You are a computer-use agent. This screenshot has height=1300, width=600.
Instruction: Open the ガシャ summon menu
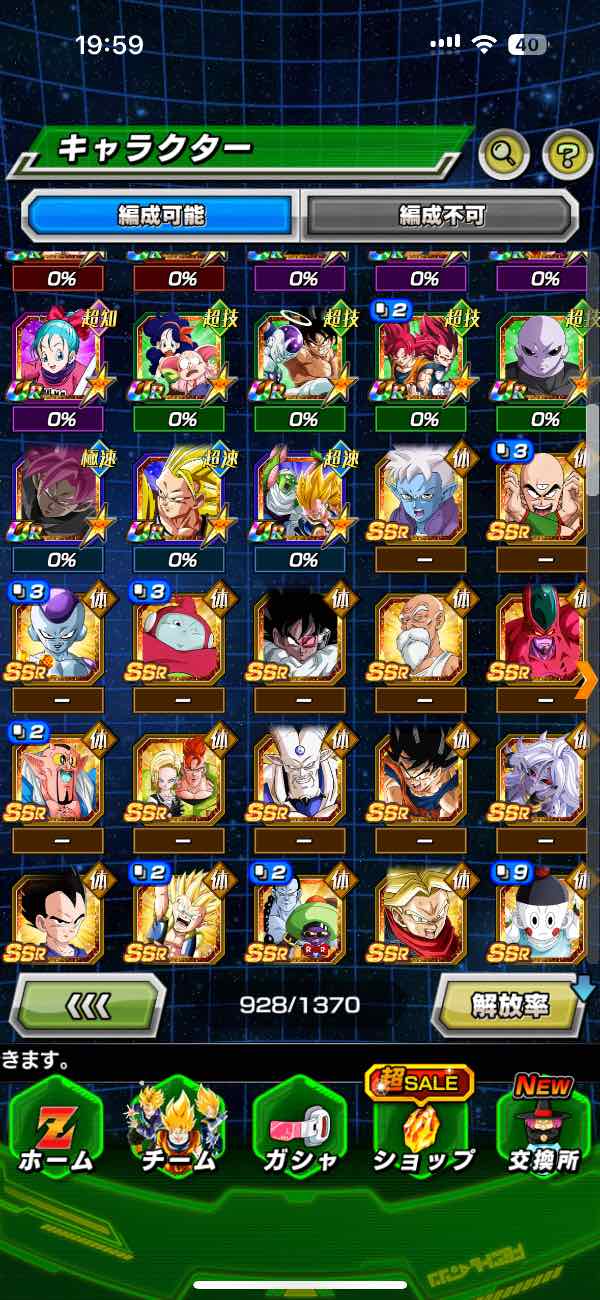(299, 1130)
